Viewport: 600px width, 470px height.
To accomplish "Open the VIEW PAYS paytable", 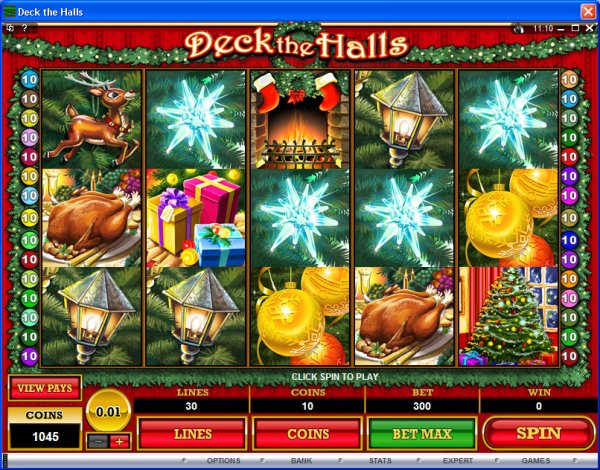I will coord(45,388).
